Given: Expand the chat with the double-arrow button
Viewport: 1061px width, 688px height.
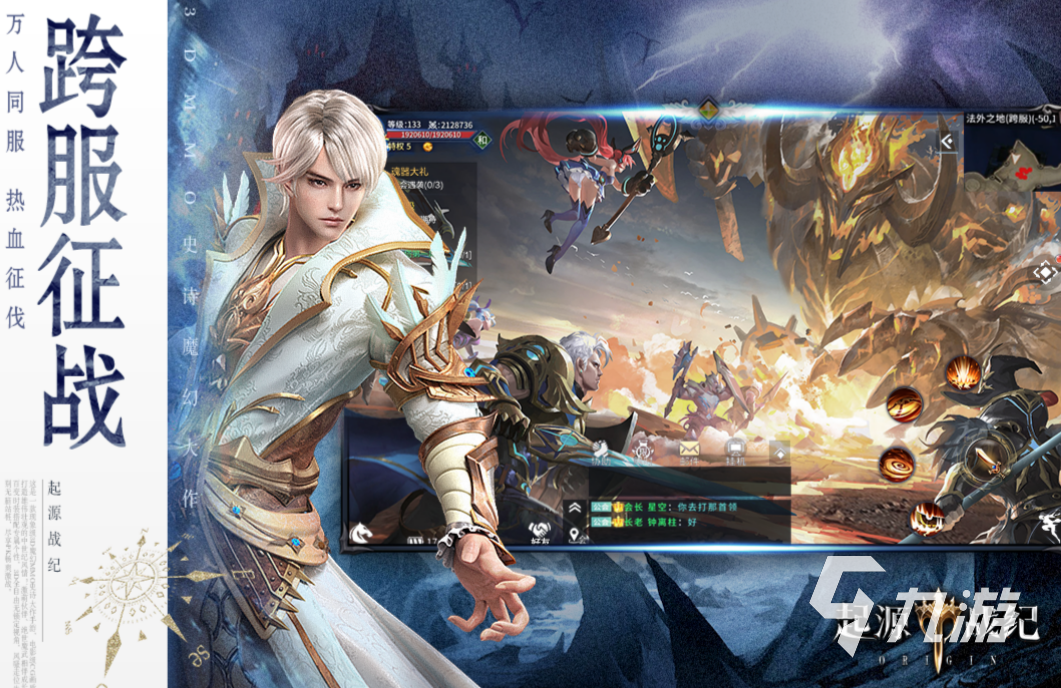Looking at the screenshot, I should (x=575, y=508).
